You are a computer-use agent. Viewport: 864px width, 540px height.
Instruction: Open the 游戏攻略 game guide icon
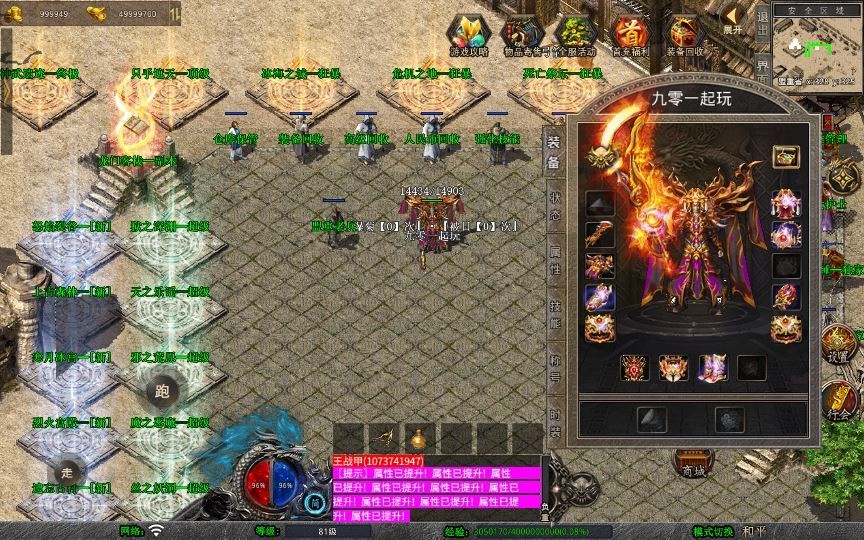click(468, 36)
